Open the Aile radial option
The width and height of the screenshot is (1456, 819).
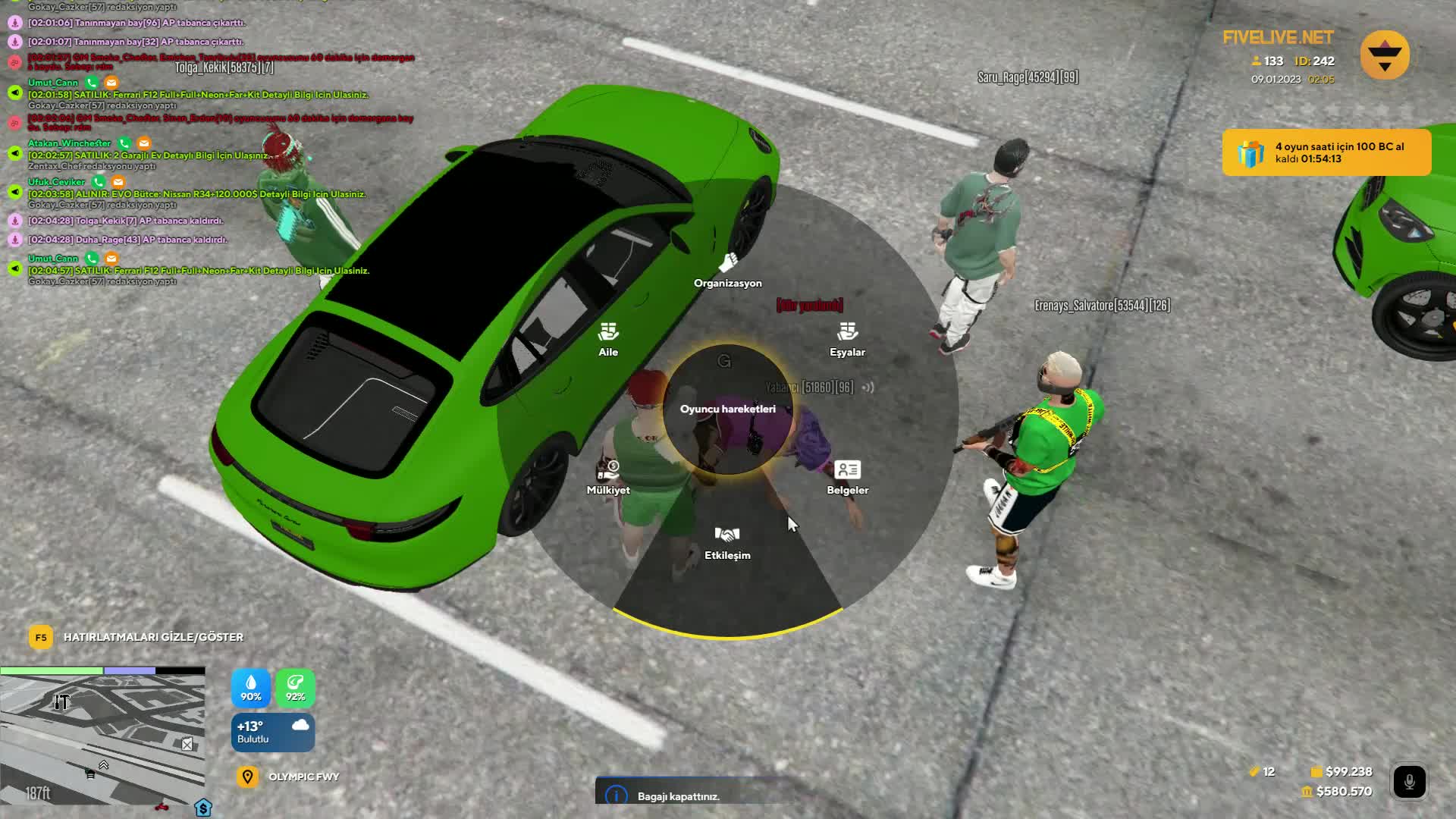608,339
